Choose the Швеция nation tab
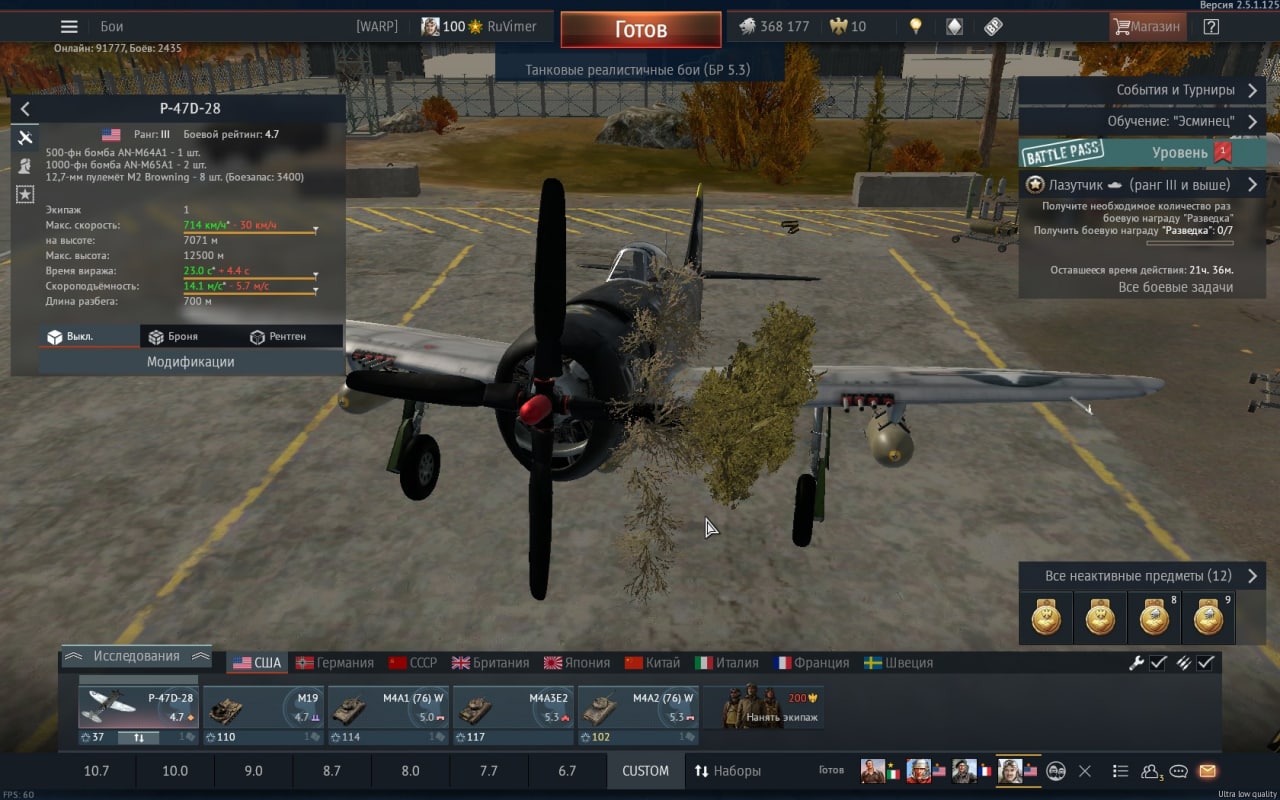This screenshot has width=1280, height=800. [x=898, y=663]
